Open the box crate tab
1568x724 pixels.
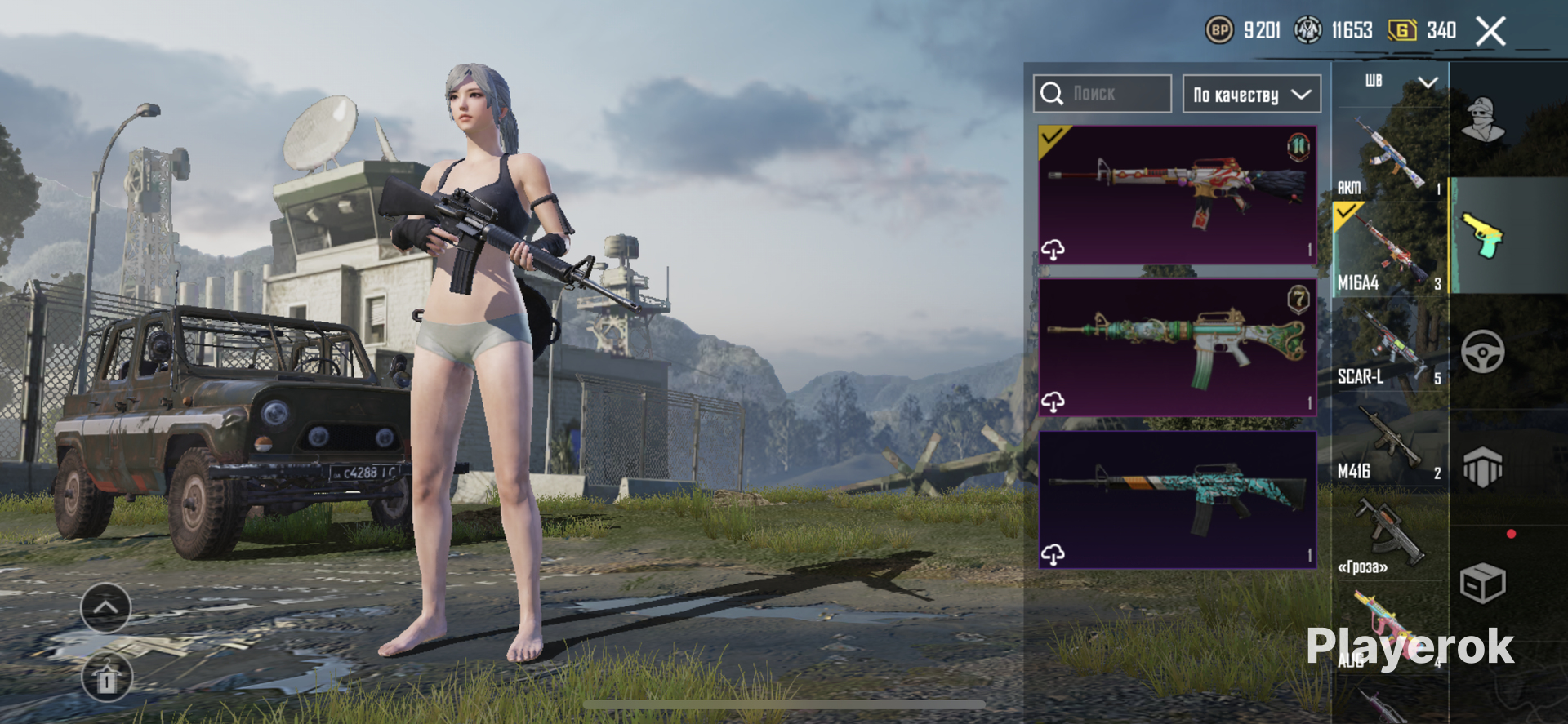(1482, 583)
